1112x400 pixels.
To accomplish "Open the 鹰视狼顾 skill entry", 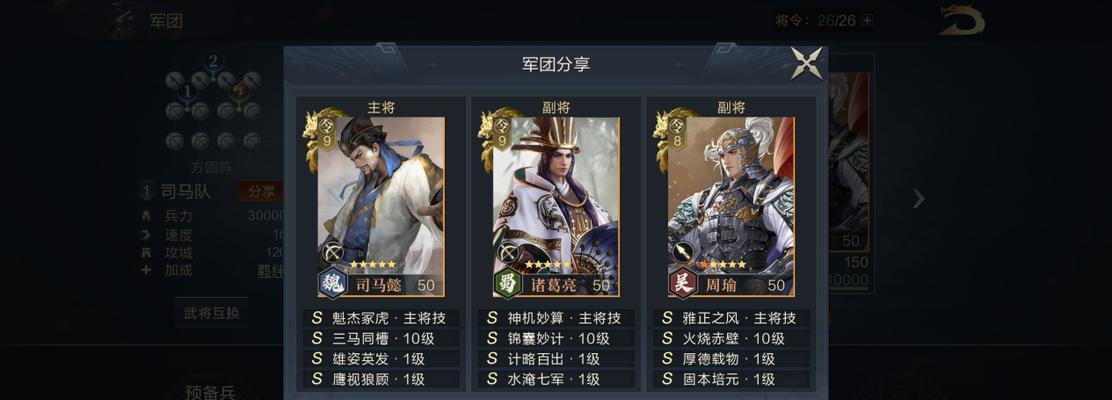I will (381, 380).
